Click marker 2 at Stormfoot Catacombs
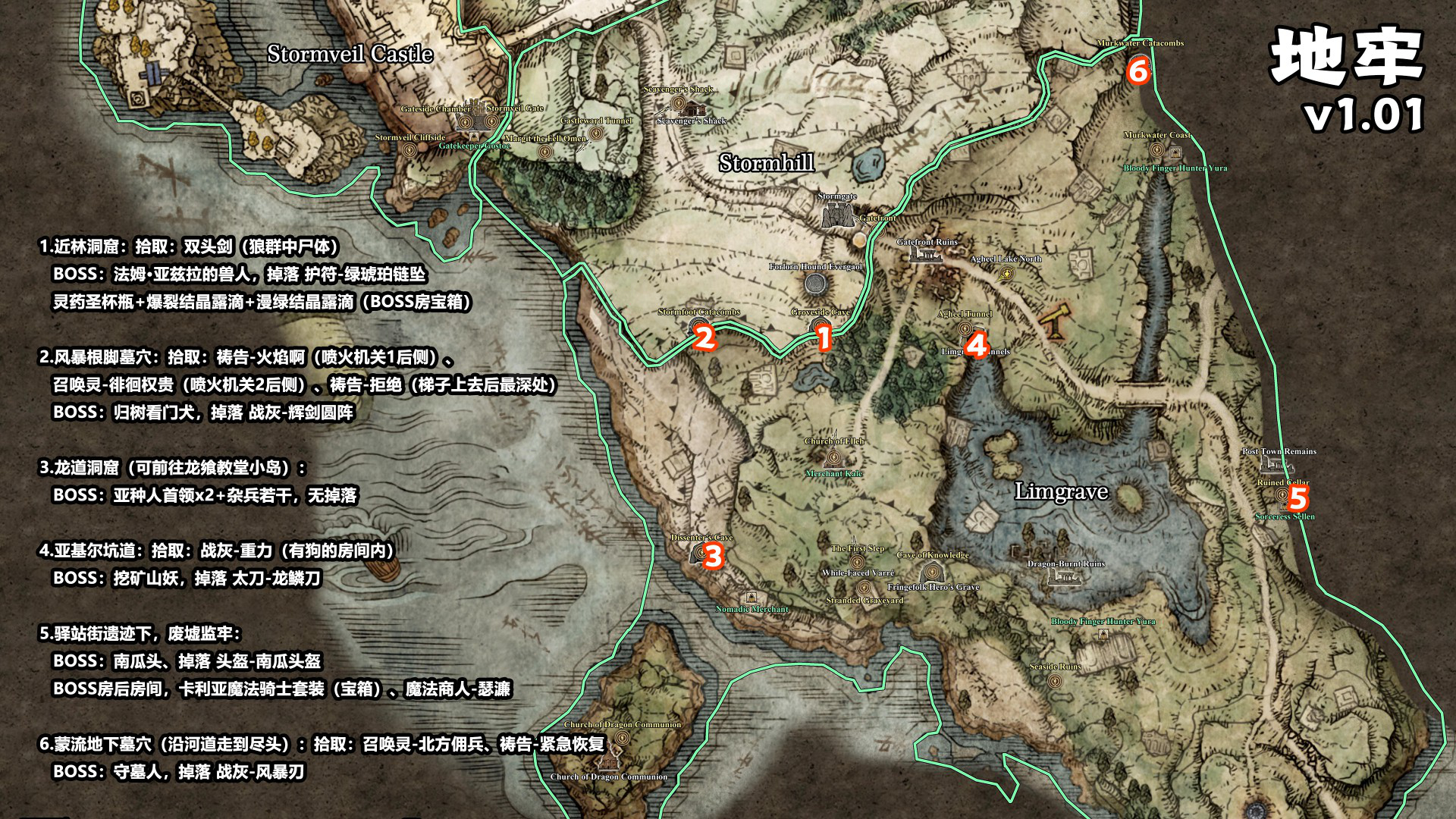This screenshot has width=1456, height=819. pos(705,338)
